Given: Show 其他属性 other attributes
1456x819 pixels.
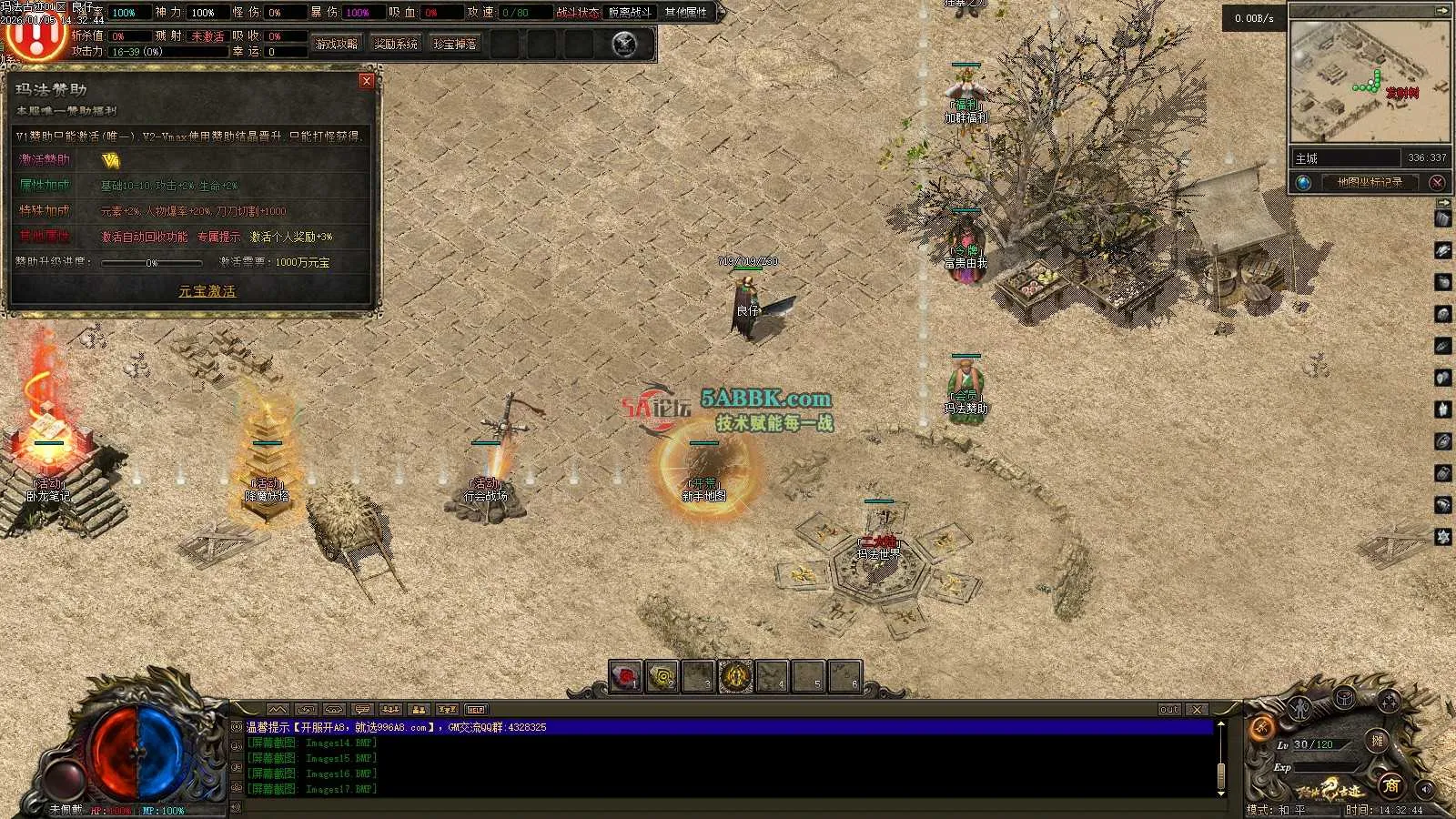Looking at the screenshot, I should pyautogui.click(x=686, y=13).
